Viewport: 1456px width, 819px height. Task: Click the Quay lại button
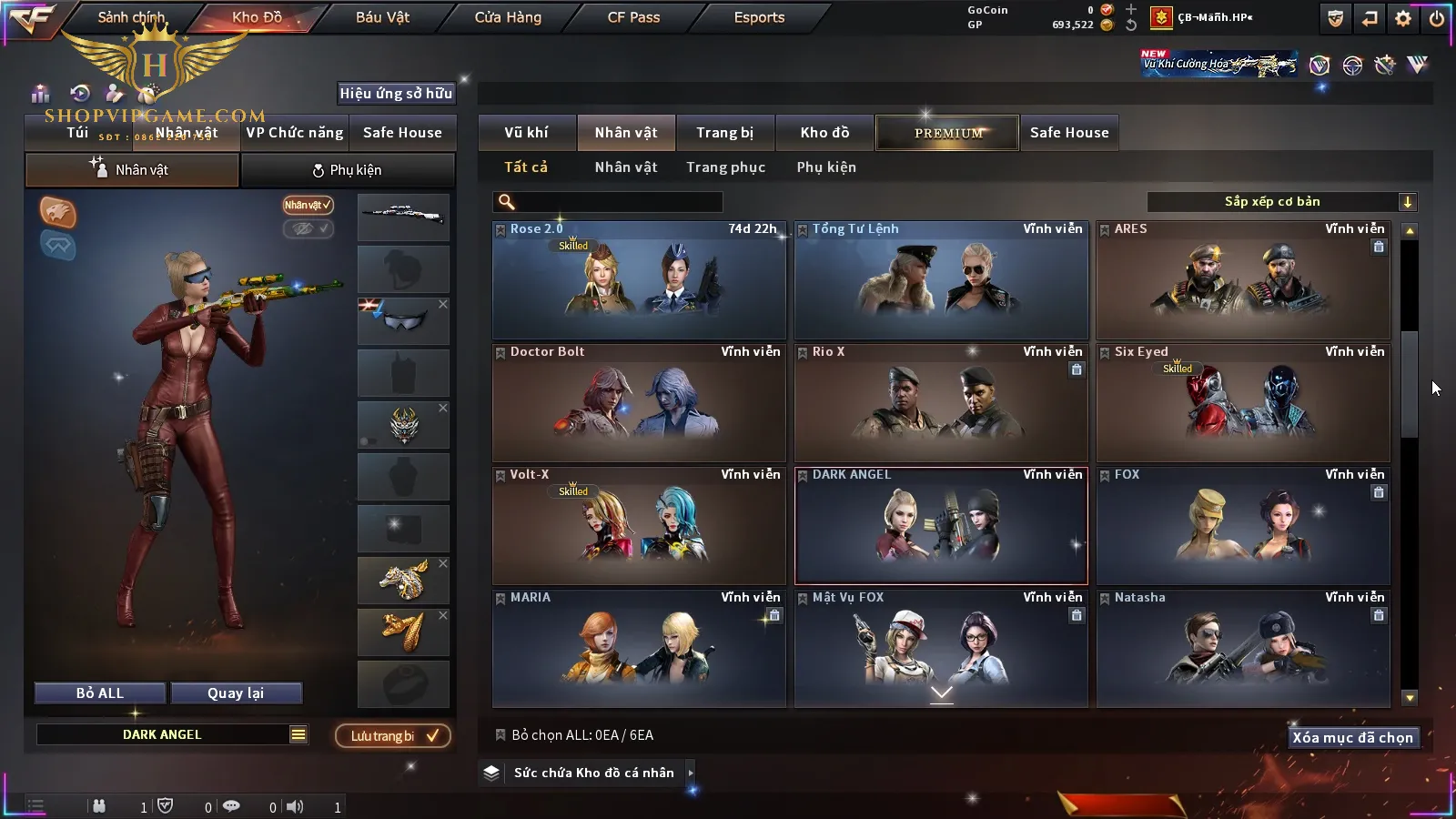(x=236, y=693)
